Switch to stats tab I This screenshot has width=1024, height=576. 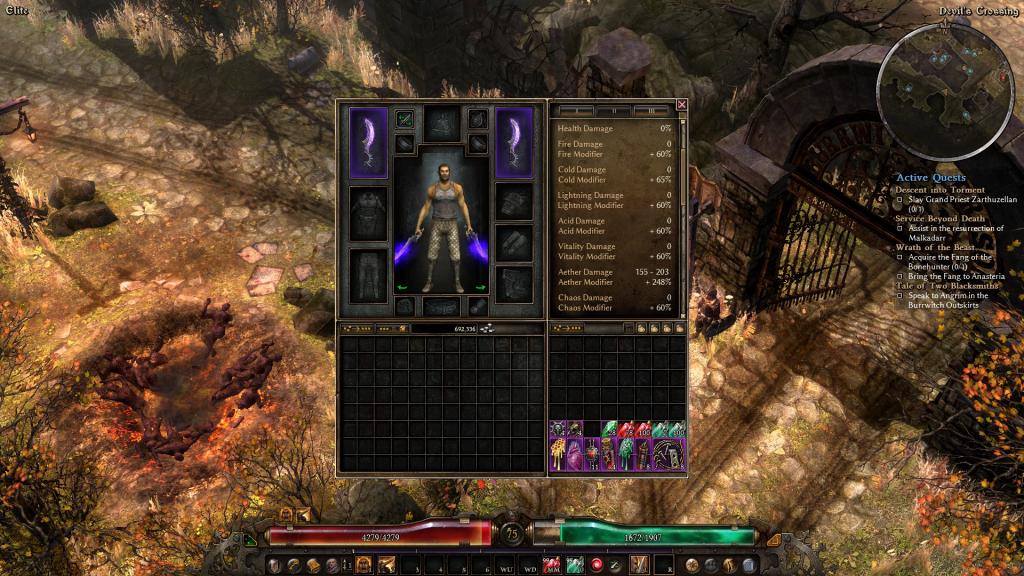pos(576,110)
